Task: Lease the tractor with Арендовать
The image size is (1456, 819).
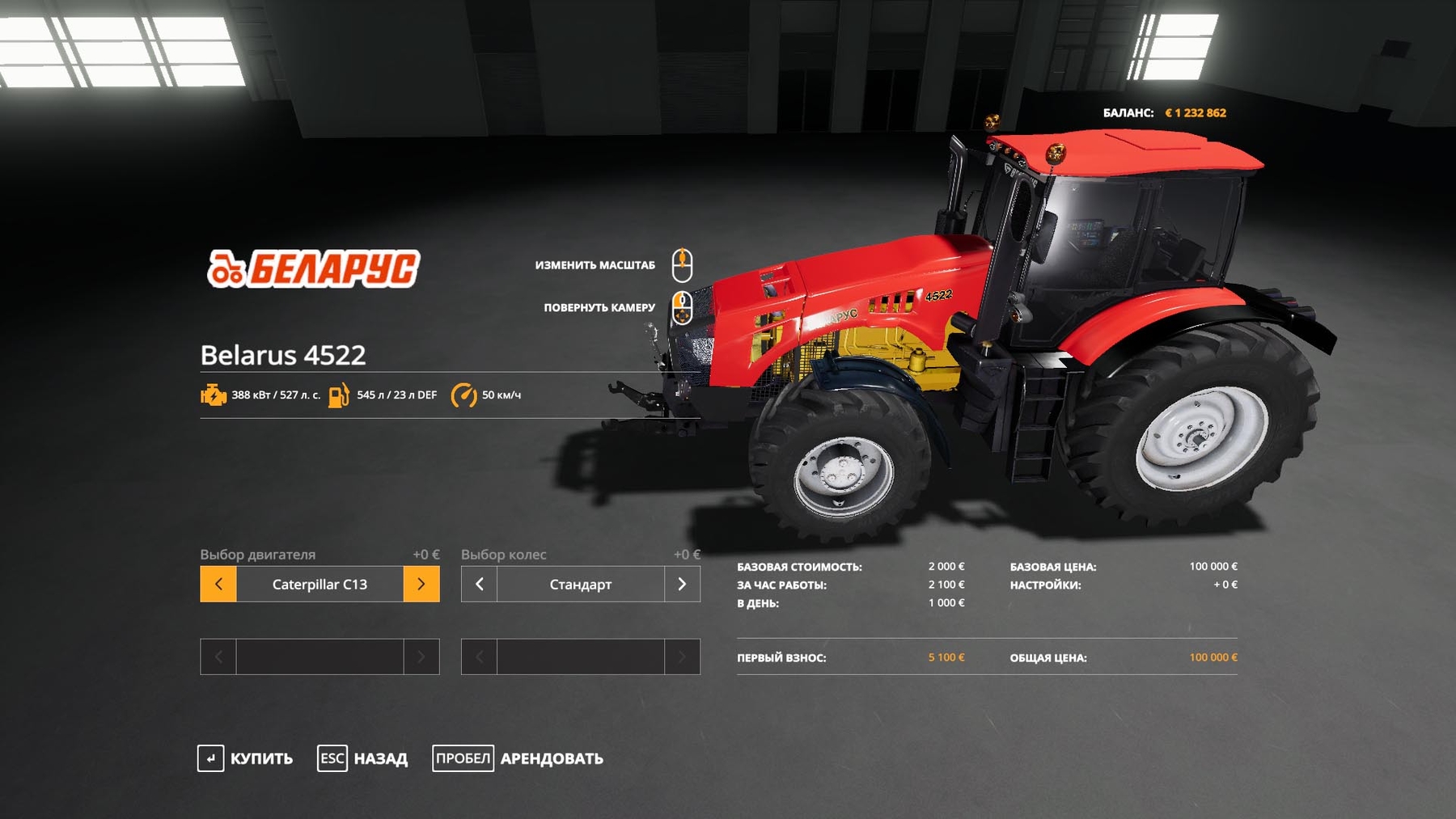Action: click(x=518, y=758)
